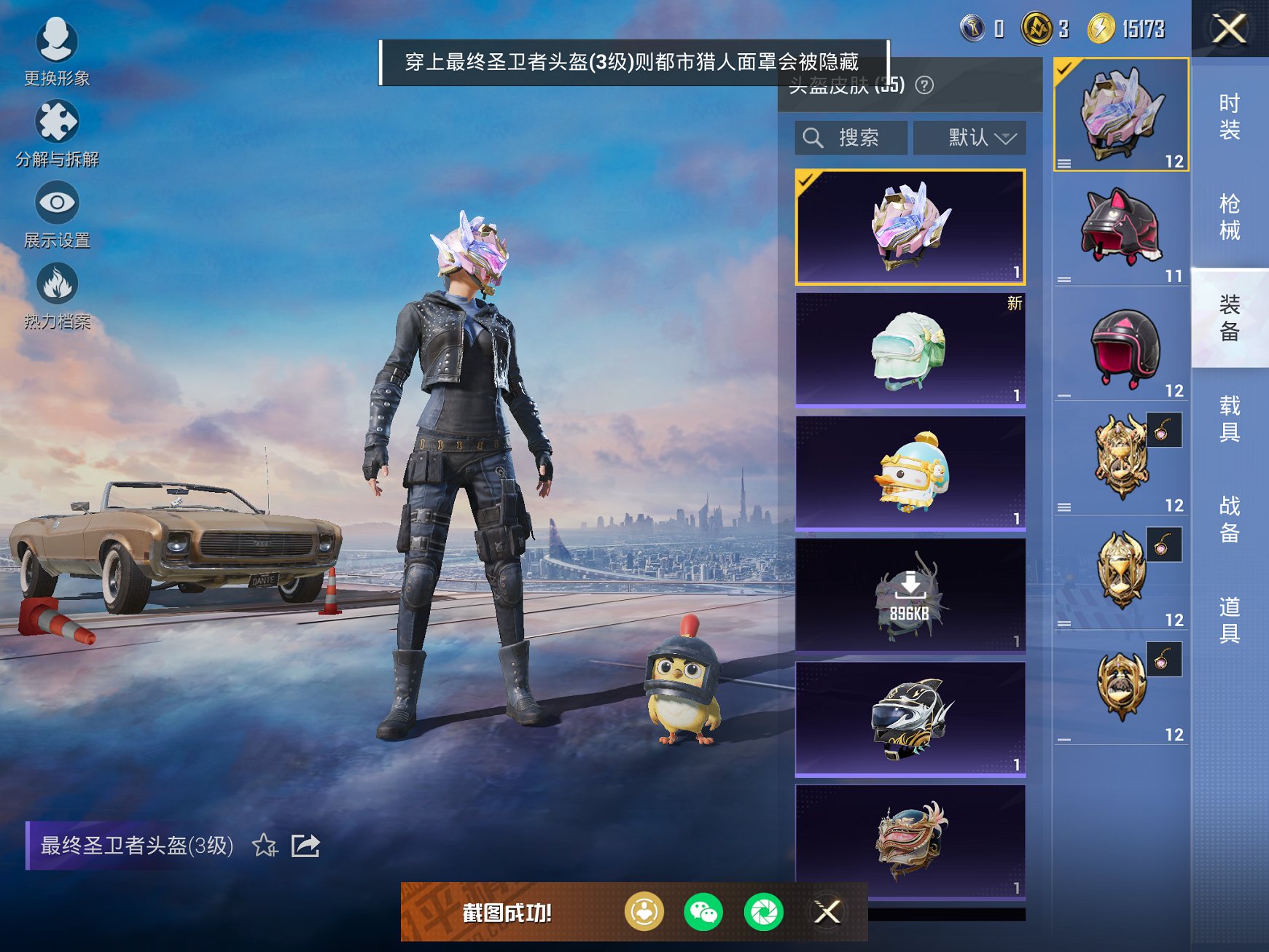Select the duck helmet thumbnail
The width and height of the screenshot is (1269, 952).
pos(910,472)
